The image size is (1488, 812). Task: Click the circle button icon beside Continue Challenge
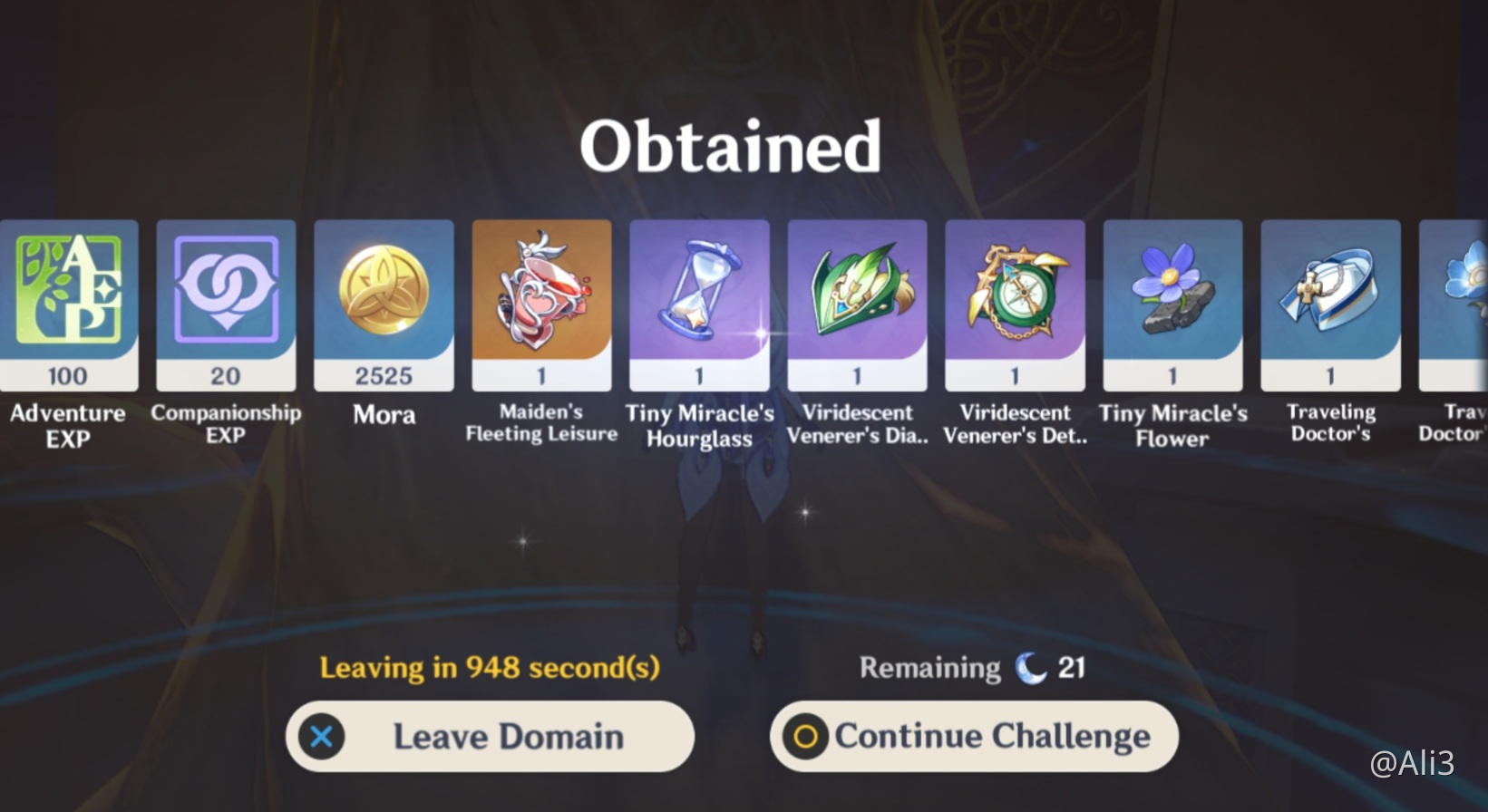click(x=806, y=737)
